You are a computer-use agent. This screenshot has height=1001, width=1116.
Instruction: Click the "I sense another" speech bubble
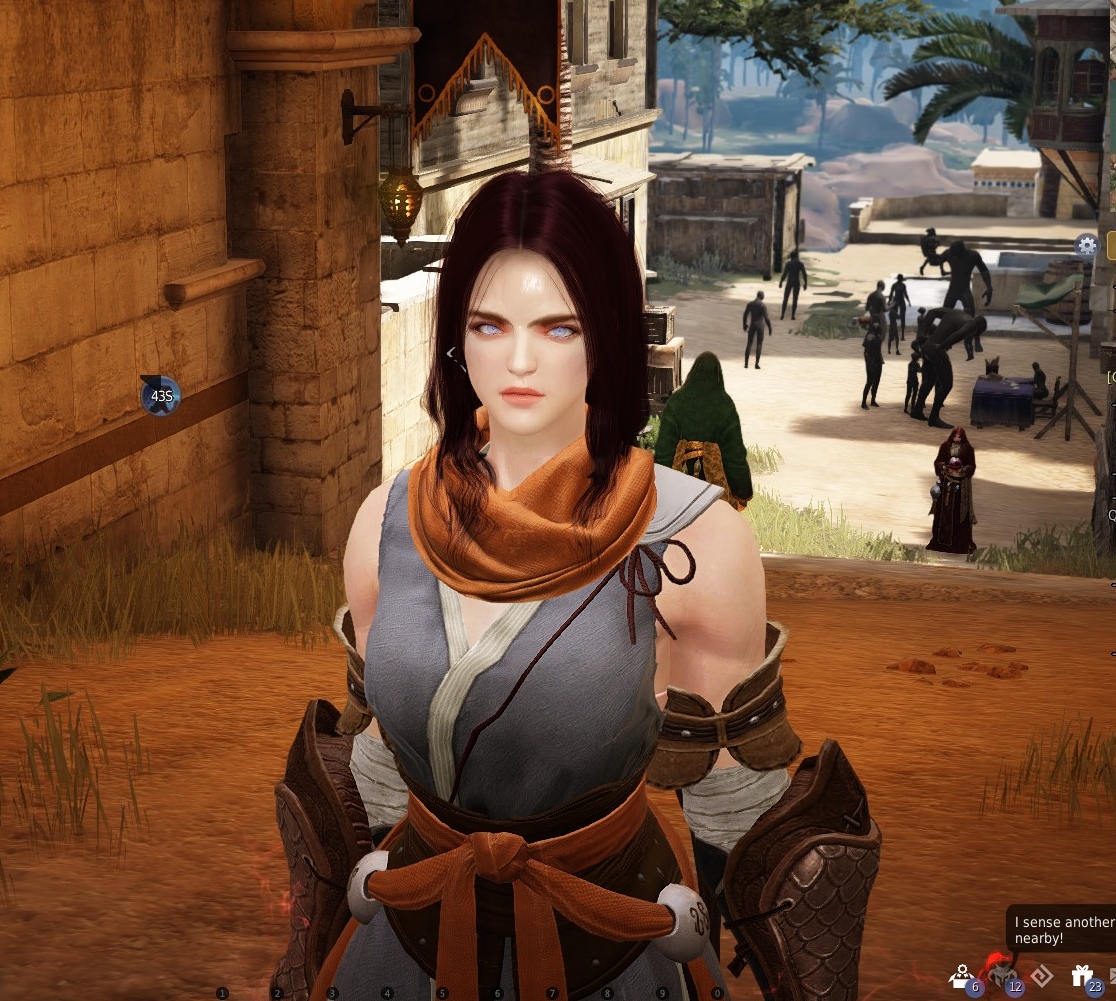1062,930
